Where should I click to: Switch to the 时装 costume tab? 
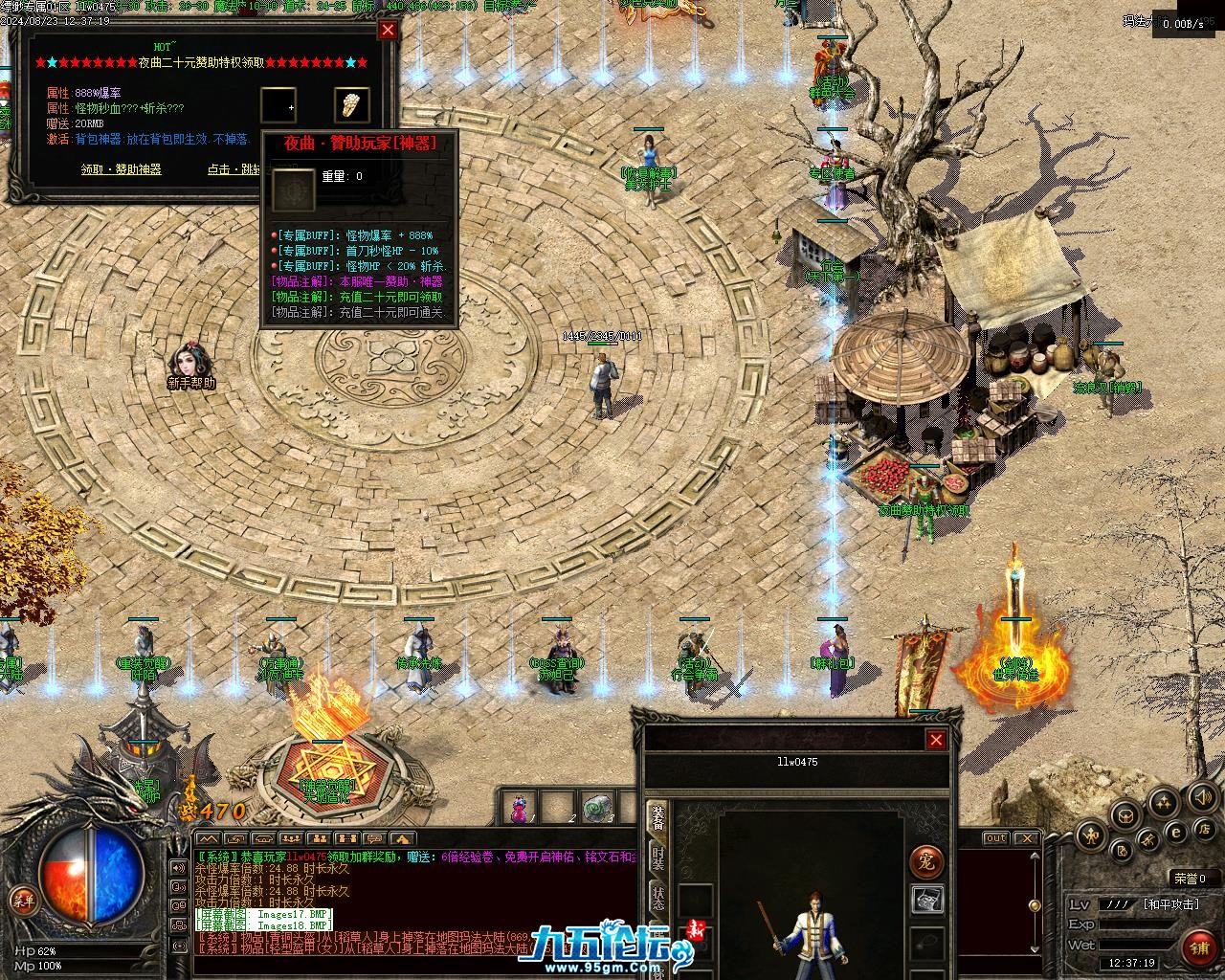(658, 858)
